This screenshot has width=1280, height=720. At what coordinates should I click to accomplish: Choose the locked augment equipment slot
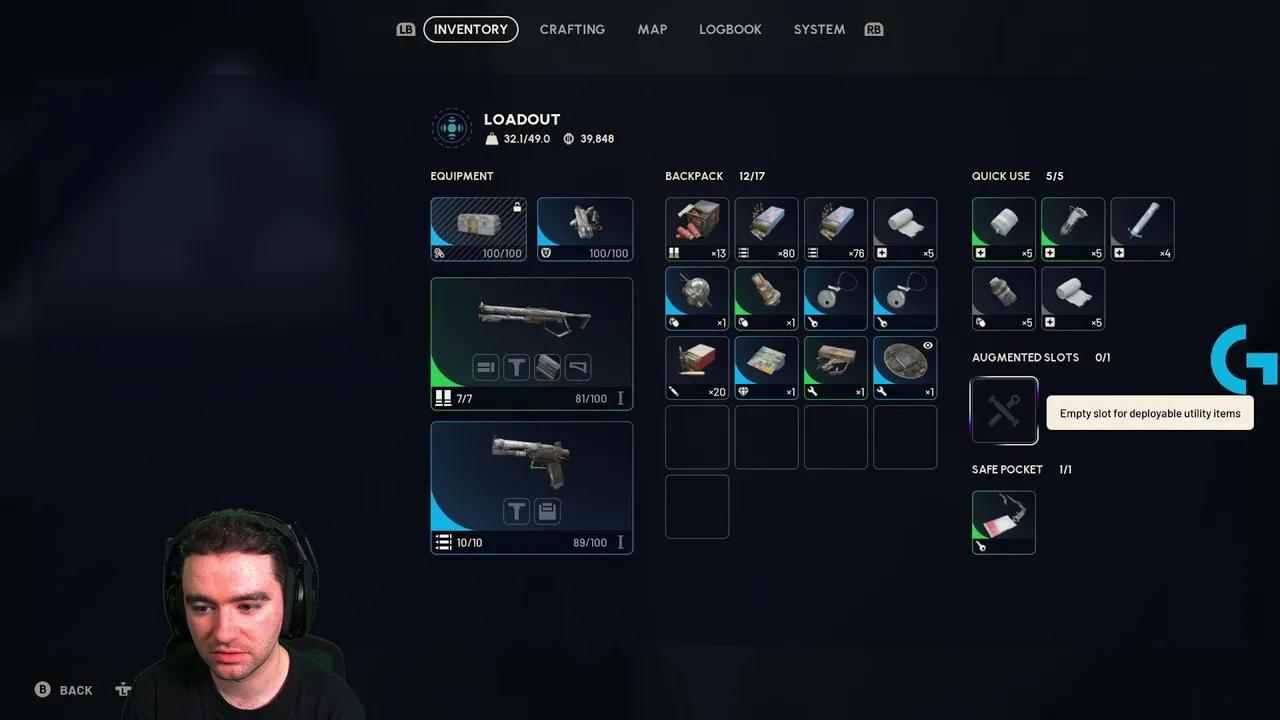478,229
